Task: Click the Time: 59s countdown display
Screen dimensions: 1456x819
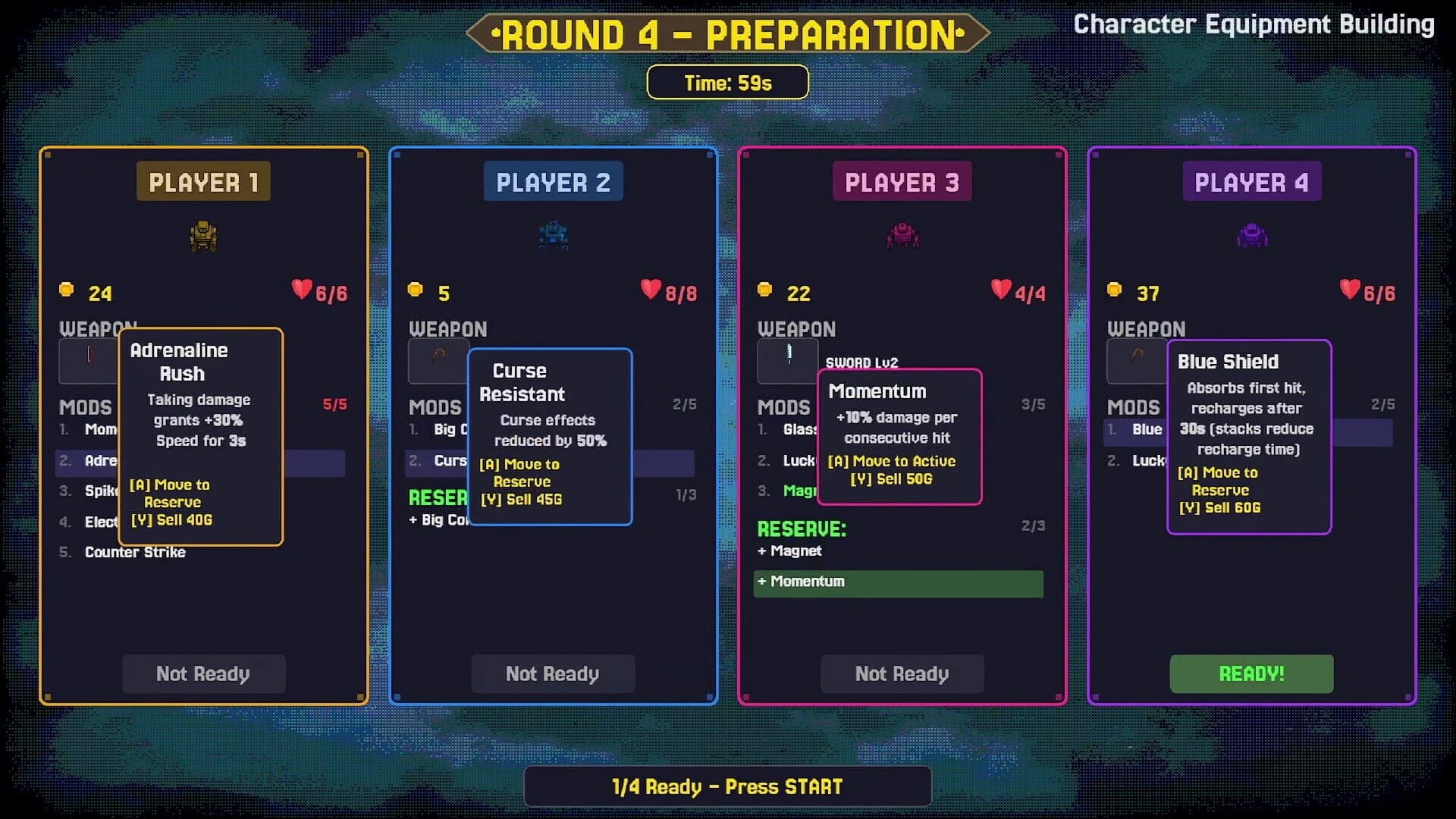Action: click(x=727, y=82)
